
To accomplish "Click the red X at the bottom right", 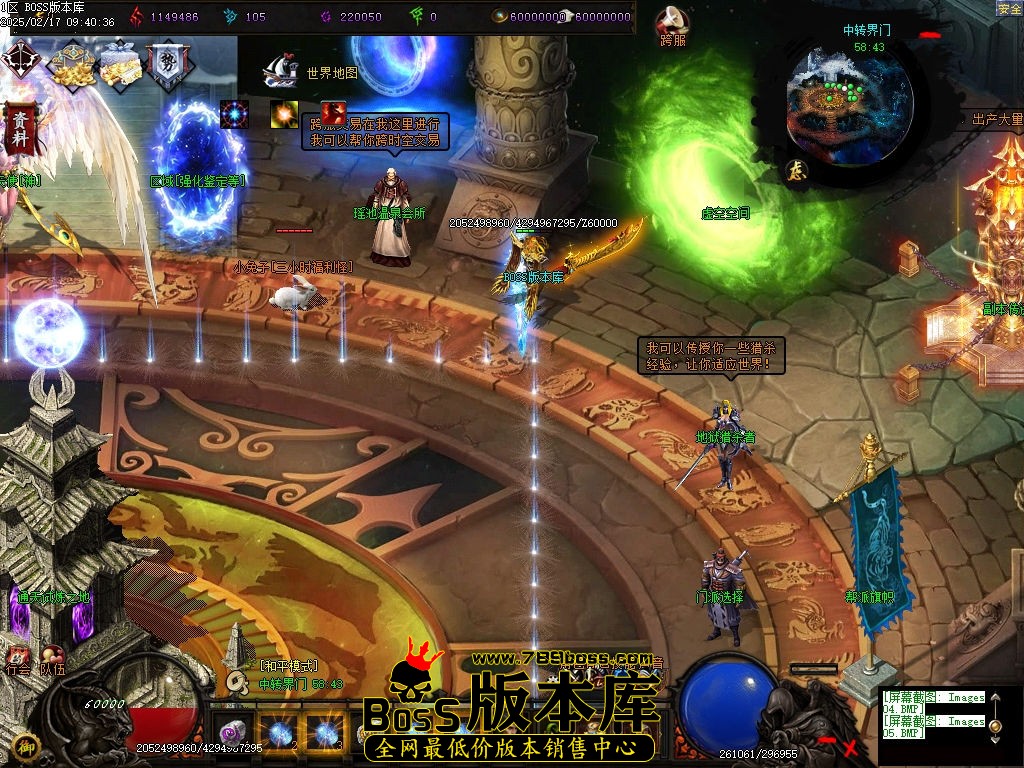I will (x=851, y=746).
